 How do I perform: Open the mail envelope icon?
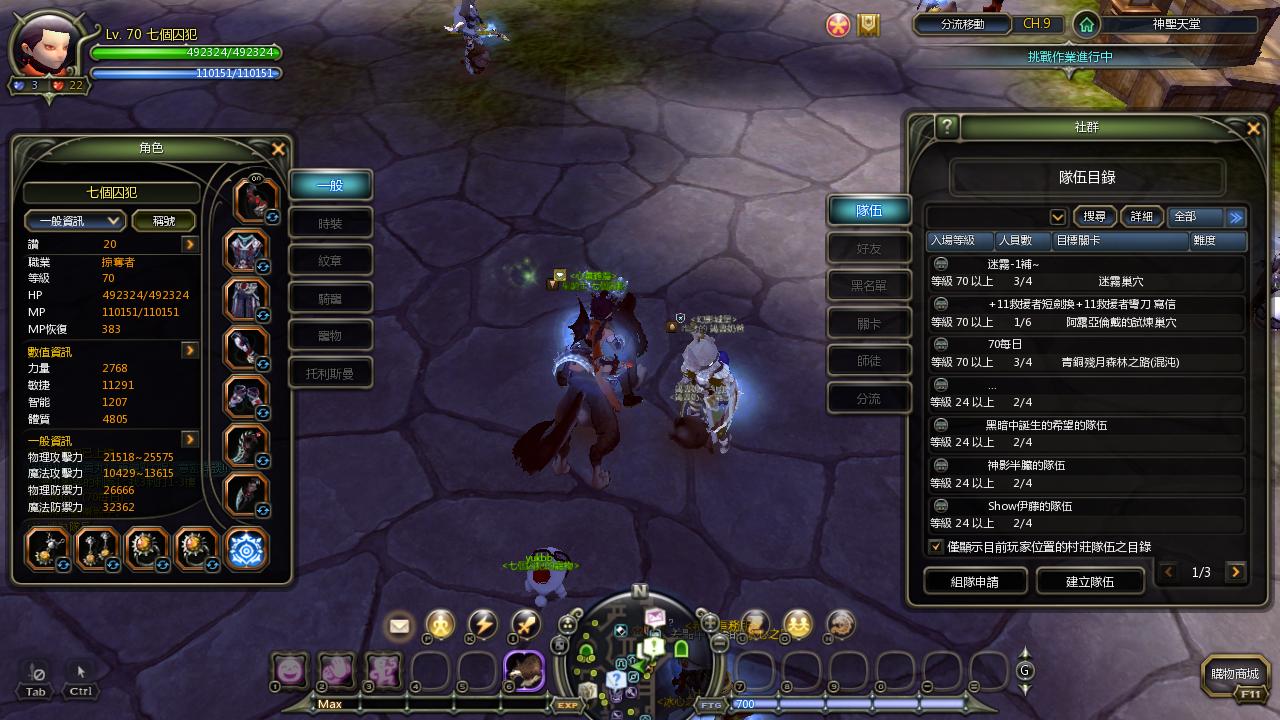point(399,626)
